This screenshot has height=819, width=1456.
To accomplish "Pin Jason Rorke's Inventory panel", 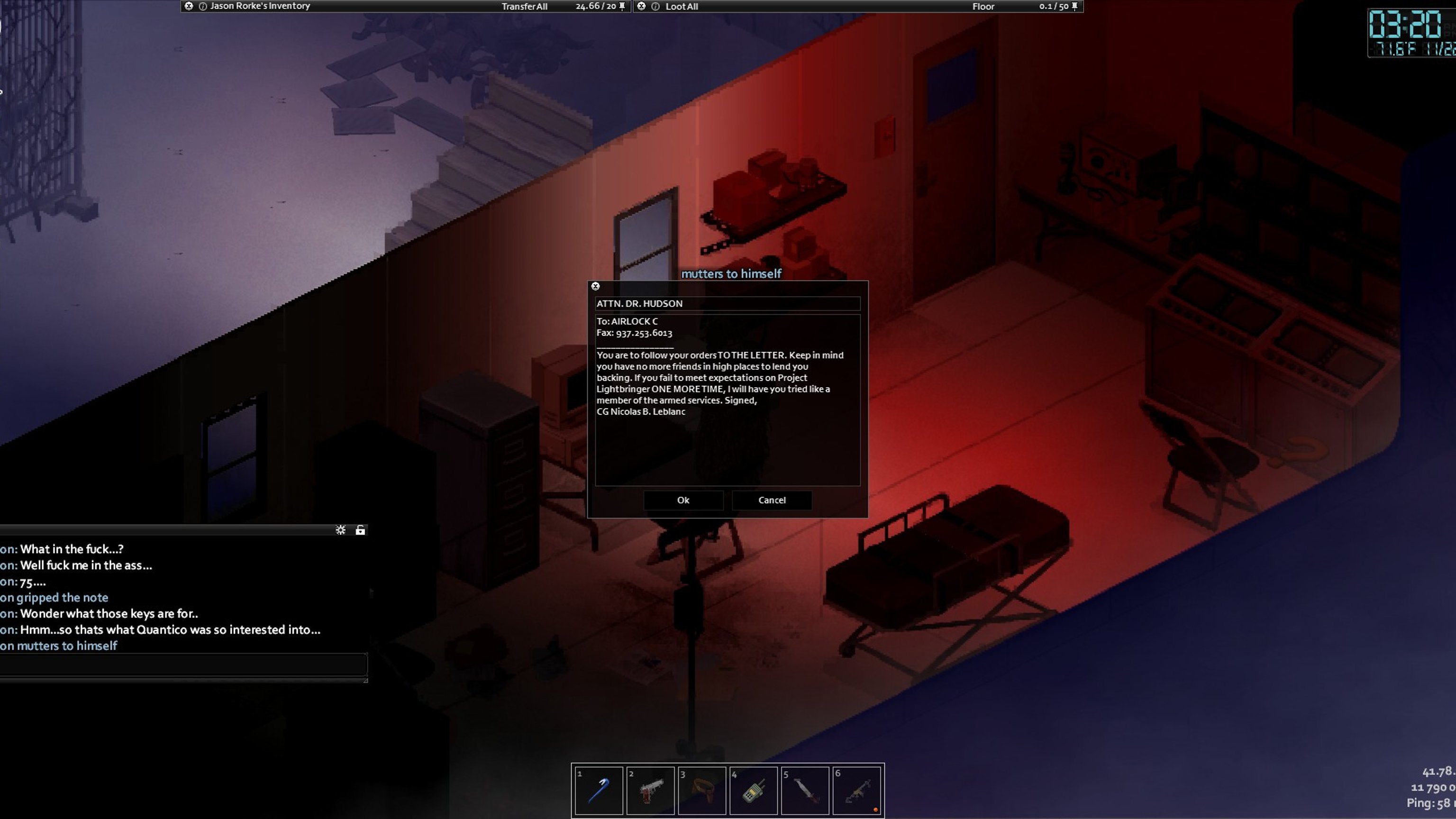I will point(622,6).
